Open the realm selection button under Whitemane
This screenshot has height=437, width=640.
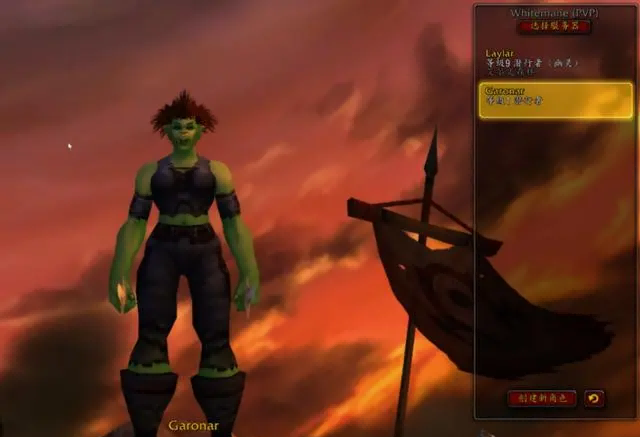[x=553, y=27]
